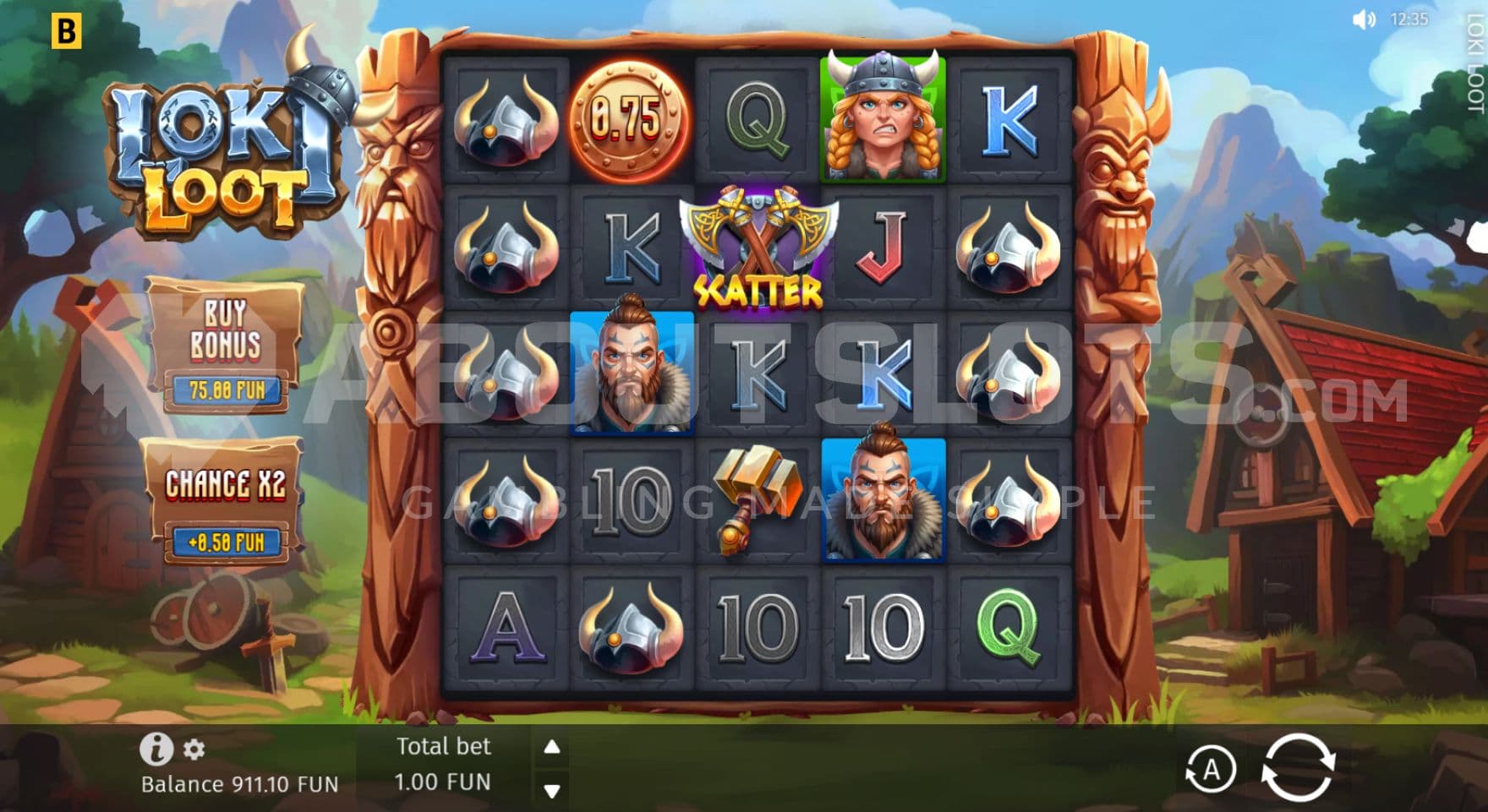Click the yellow B logo
Image resolution: width=1488 pixels, height=812 pixels.
pos(66,31)
